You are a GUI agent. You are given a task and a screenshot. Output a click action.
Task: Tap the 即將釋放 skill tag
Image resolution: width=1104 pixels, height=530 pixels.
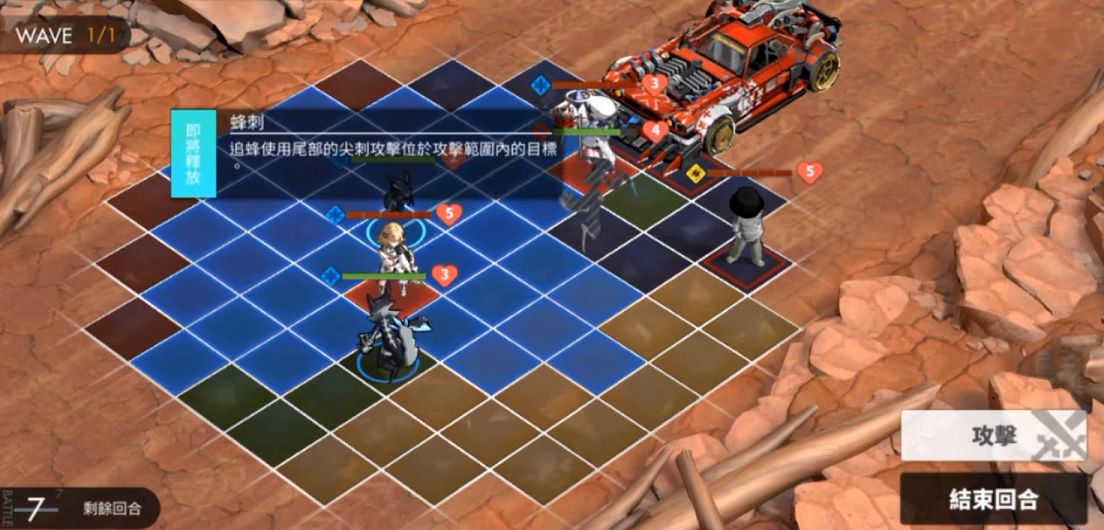192,154
